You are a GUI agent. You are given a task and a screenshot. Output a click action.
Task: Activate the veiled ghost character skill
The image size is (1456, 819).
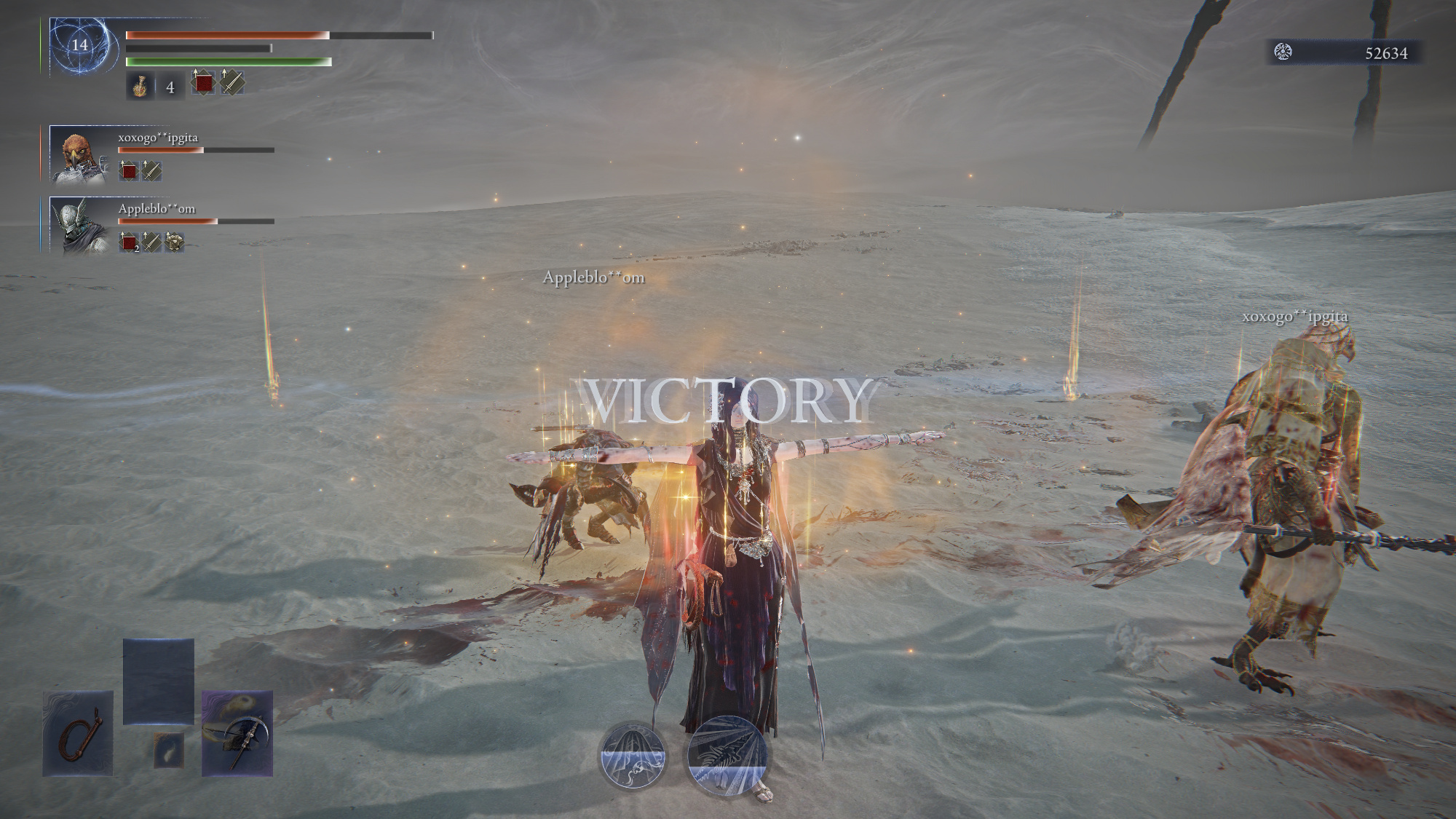click(633, 756)
